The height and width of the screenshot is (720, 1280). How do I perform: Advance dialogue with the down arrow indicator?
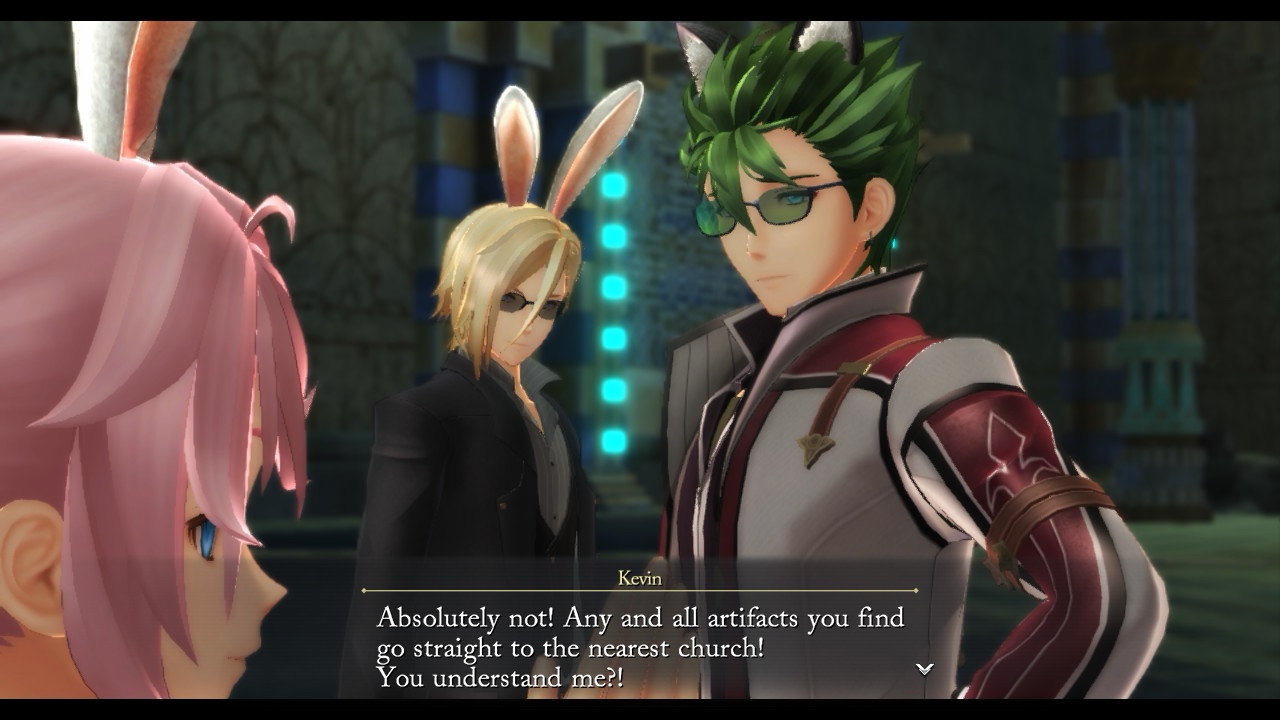925,669
